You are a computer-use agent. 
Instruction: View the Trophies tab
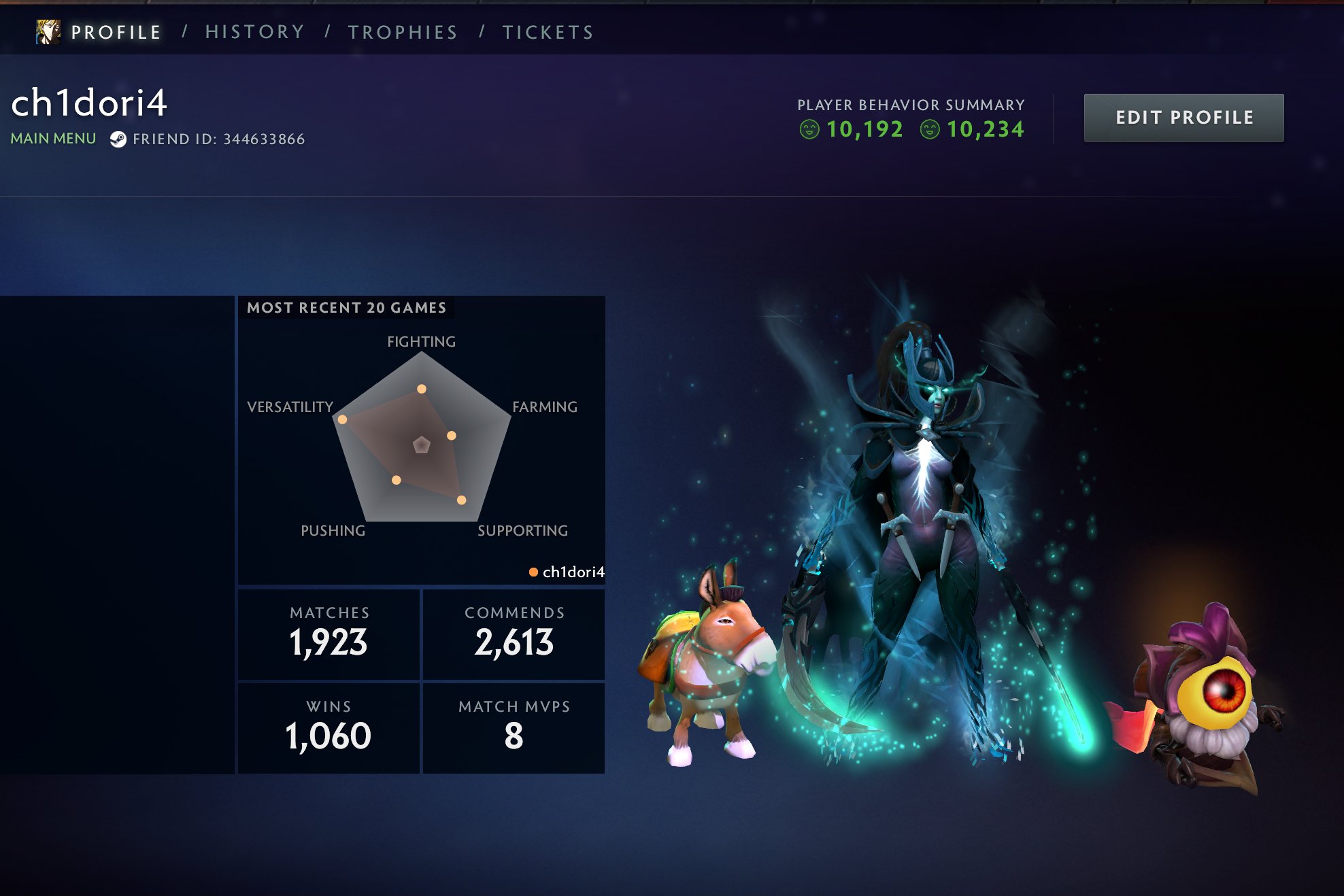tap(403, 32)
